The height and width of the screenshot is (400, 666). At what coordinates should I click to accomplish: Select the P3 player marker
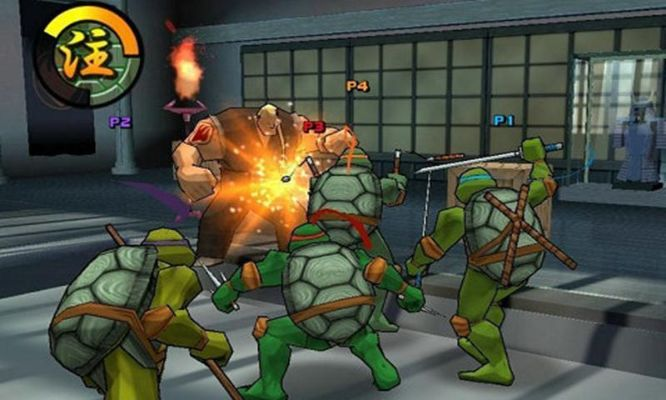tap(313, 127)
